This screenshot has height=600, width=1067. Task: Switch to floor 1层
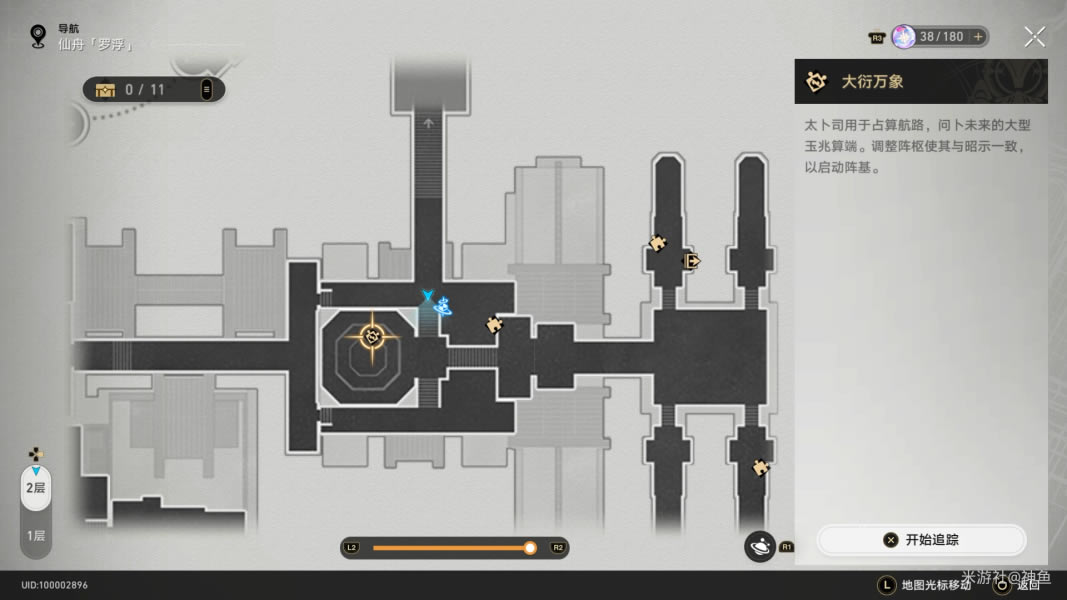(35, 536)
